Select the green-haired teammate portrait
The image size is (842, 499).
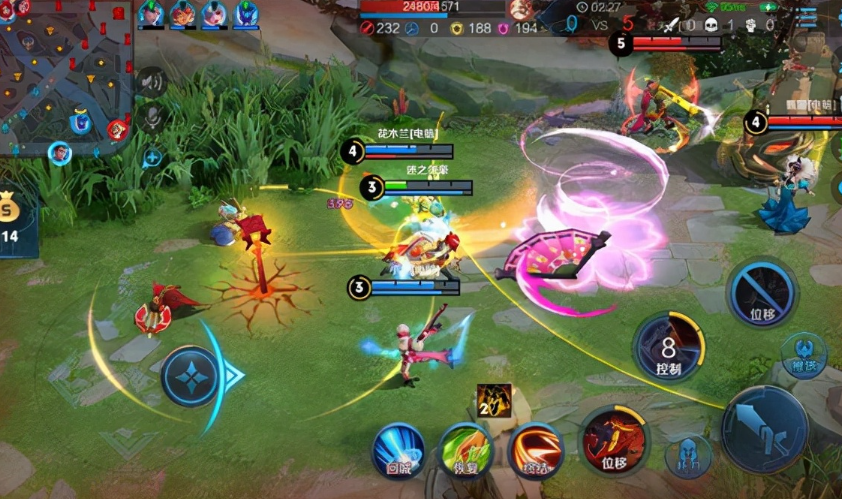pyautogui.click(x=151, y=13)
